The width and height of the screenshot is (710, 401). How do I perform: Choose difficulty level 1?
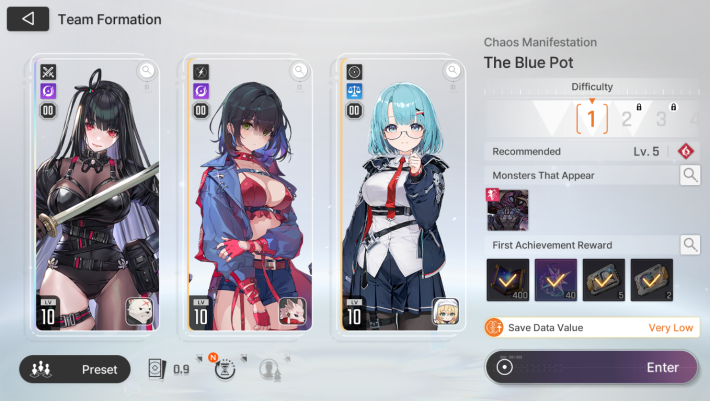pyautogui.click(x=591, y=120)
